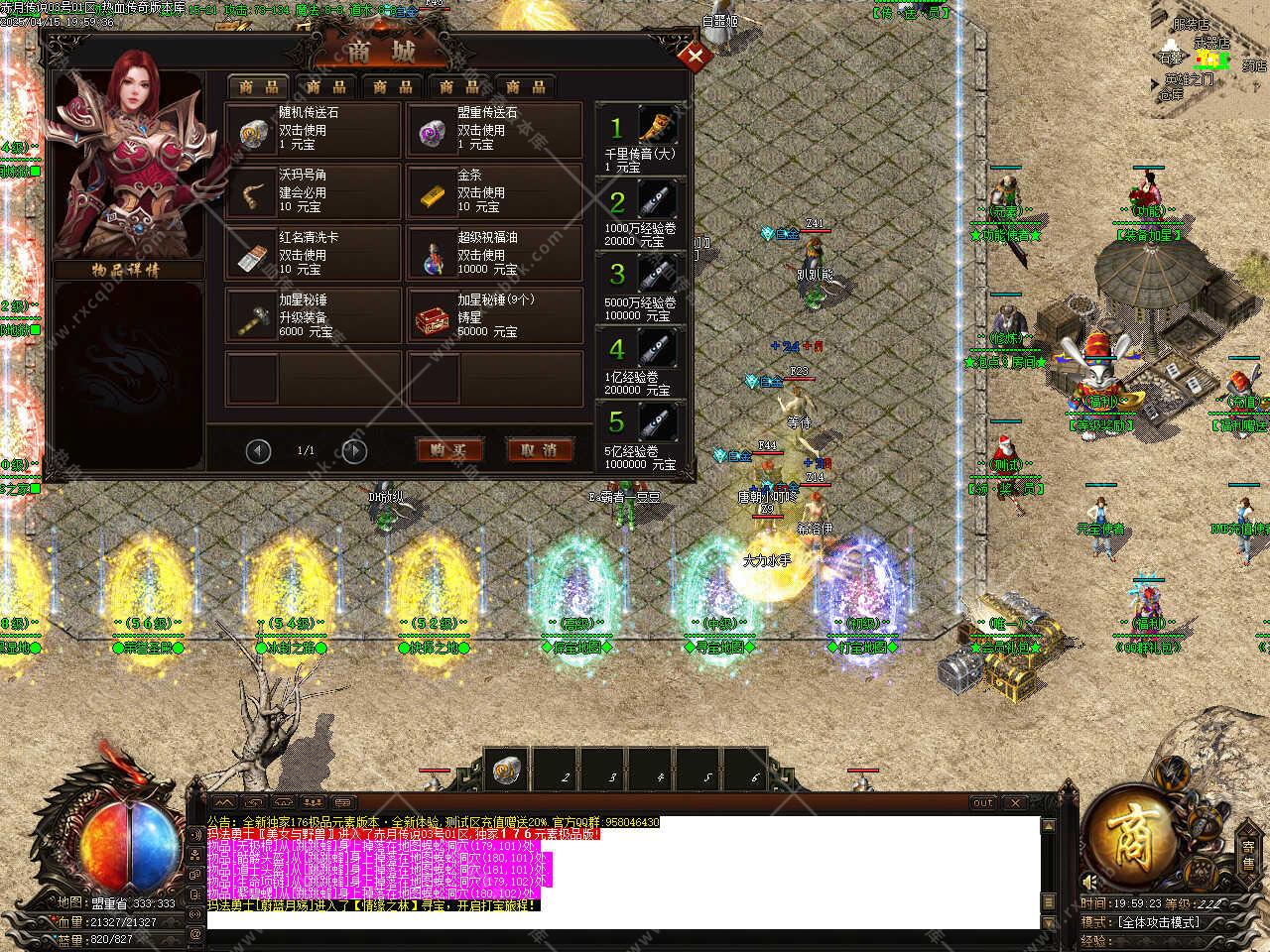Click the 购买 buy button
Viewport: 1270px width, 952px height.
[448, 450]
